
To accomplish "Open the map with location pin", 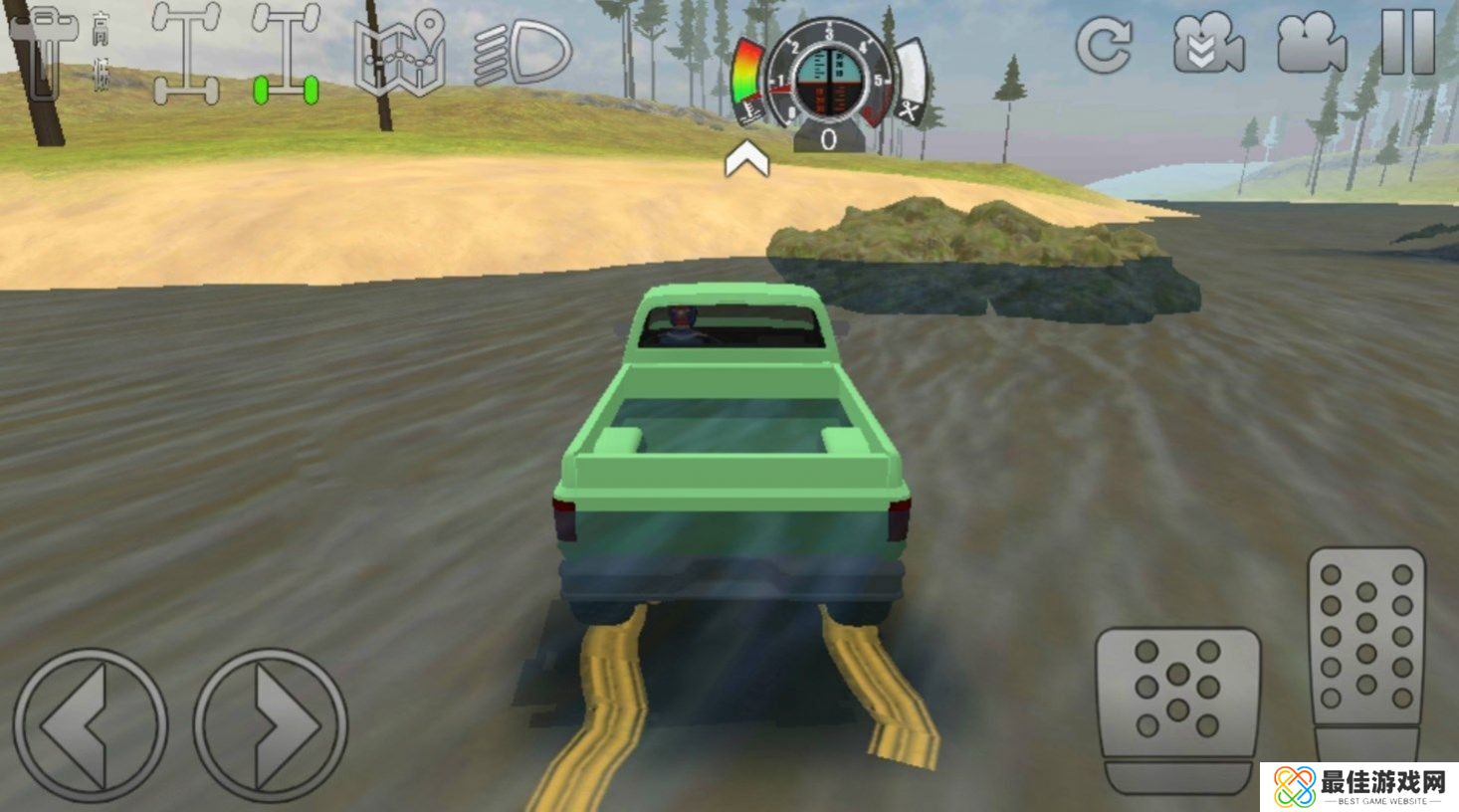I will click(x=400, y=54).
